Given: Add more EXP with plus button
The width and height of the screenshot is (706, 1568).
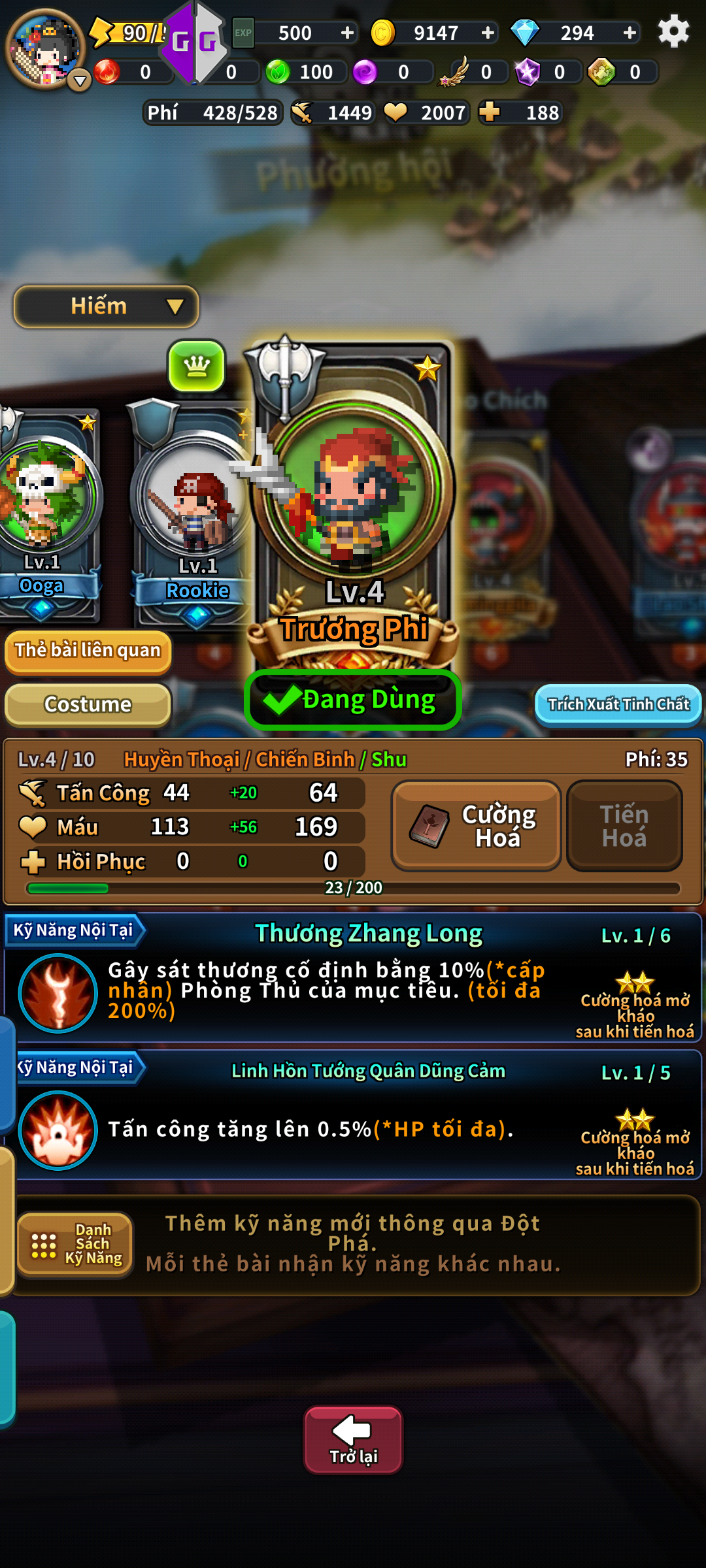Looking at the screenshot, I should click(347, 33).
